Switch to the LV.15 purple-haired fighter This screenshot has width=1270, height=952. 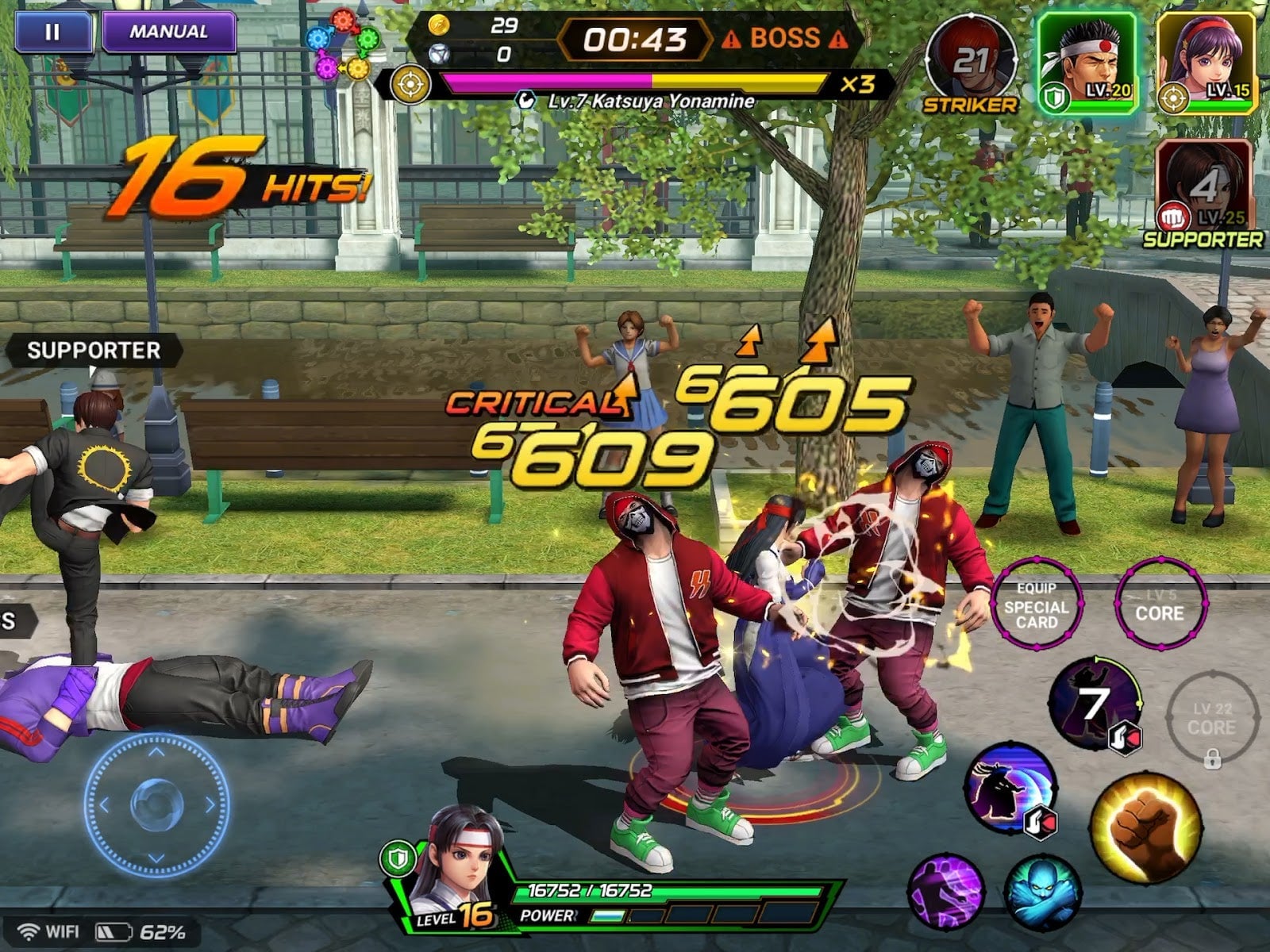tap(1205, 62)
